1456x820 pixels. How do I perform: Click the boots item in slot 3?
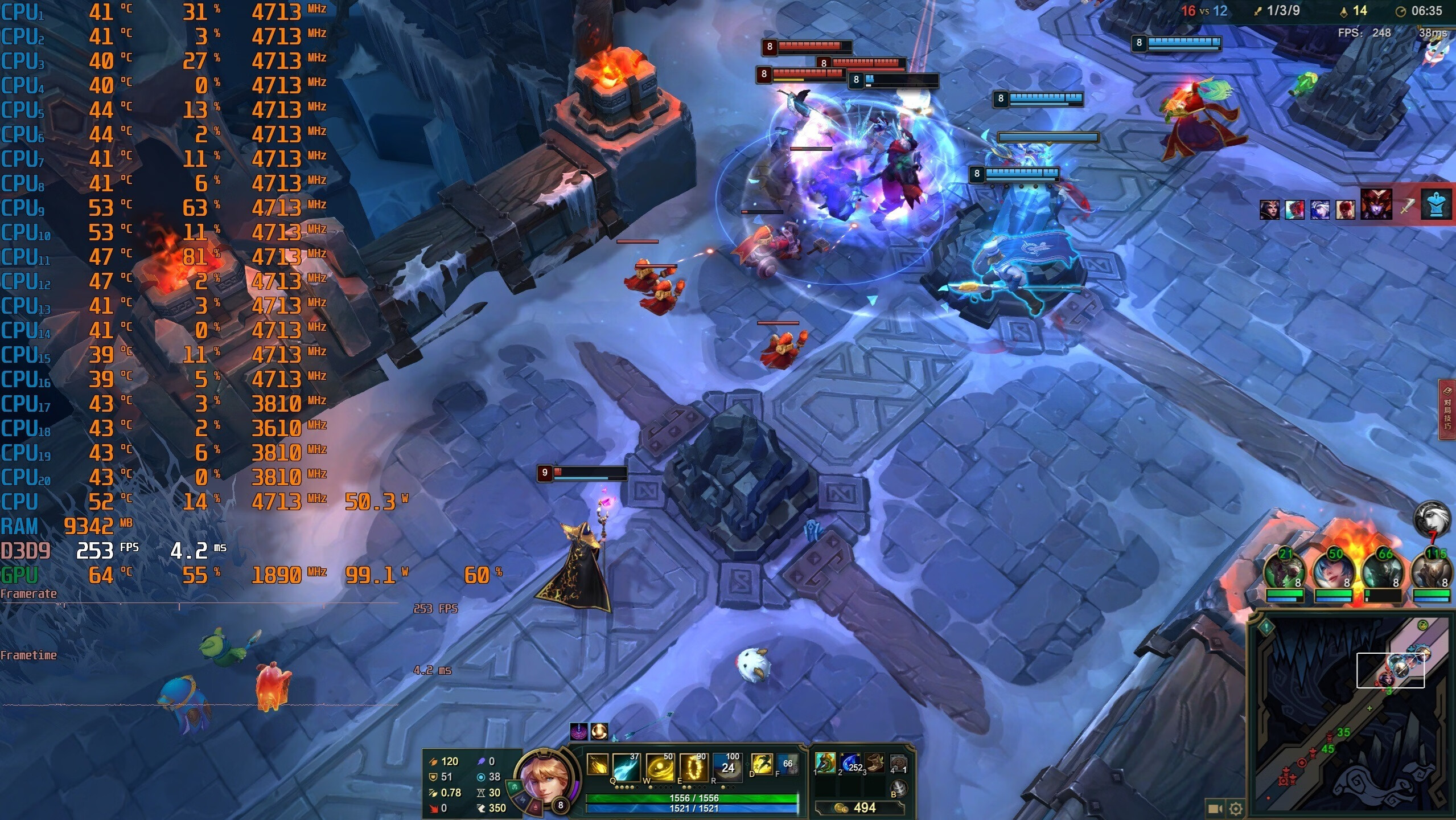click(x=874, y=762)
